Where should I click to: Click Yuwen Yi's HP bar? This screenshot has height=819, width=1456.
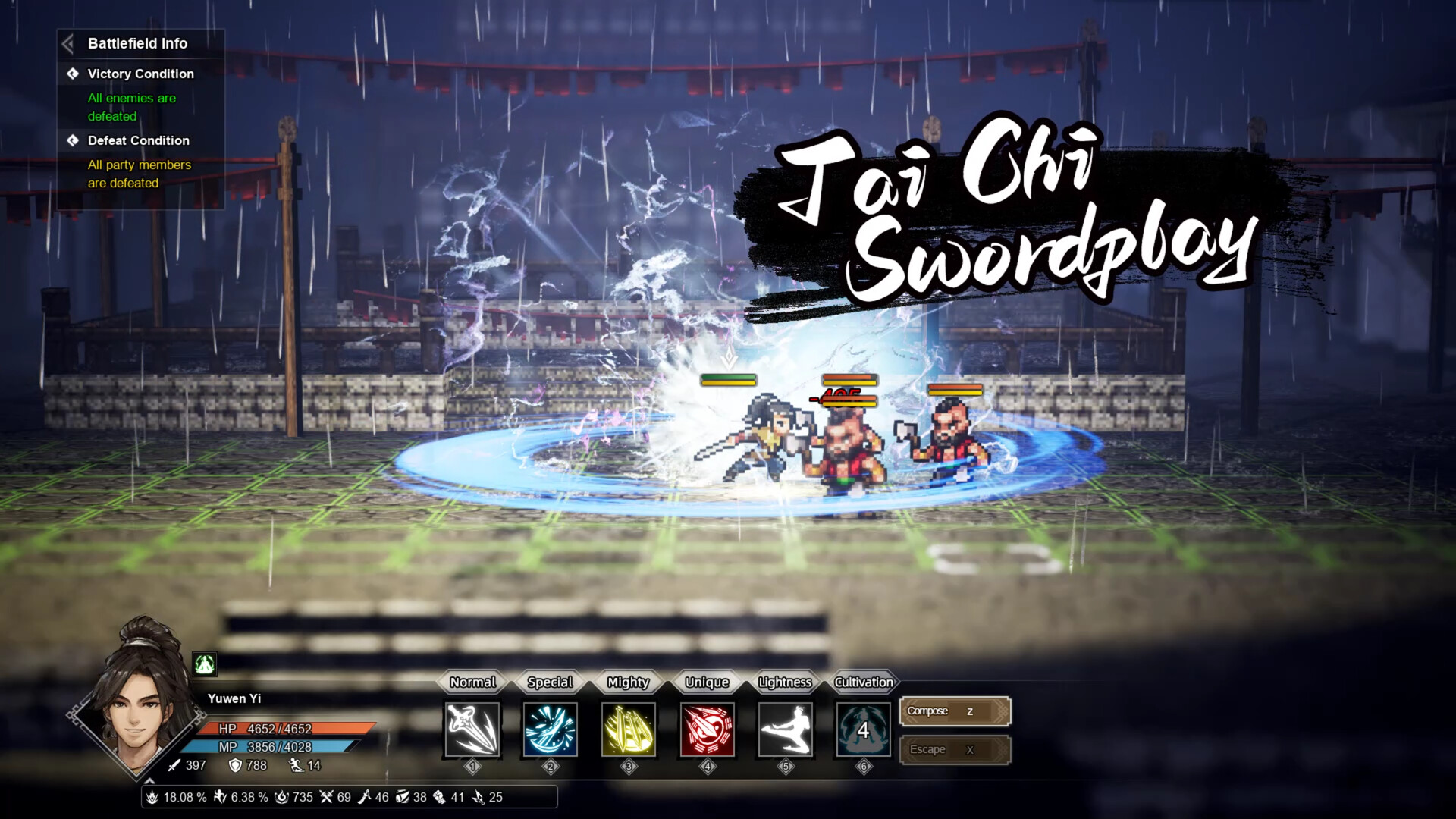coord(288,728)
